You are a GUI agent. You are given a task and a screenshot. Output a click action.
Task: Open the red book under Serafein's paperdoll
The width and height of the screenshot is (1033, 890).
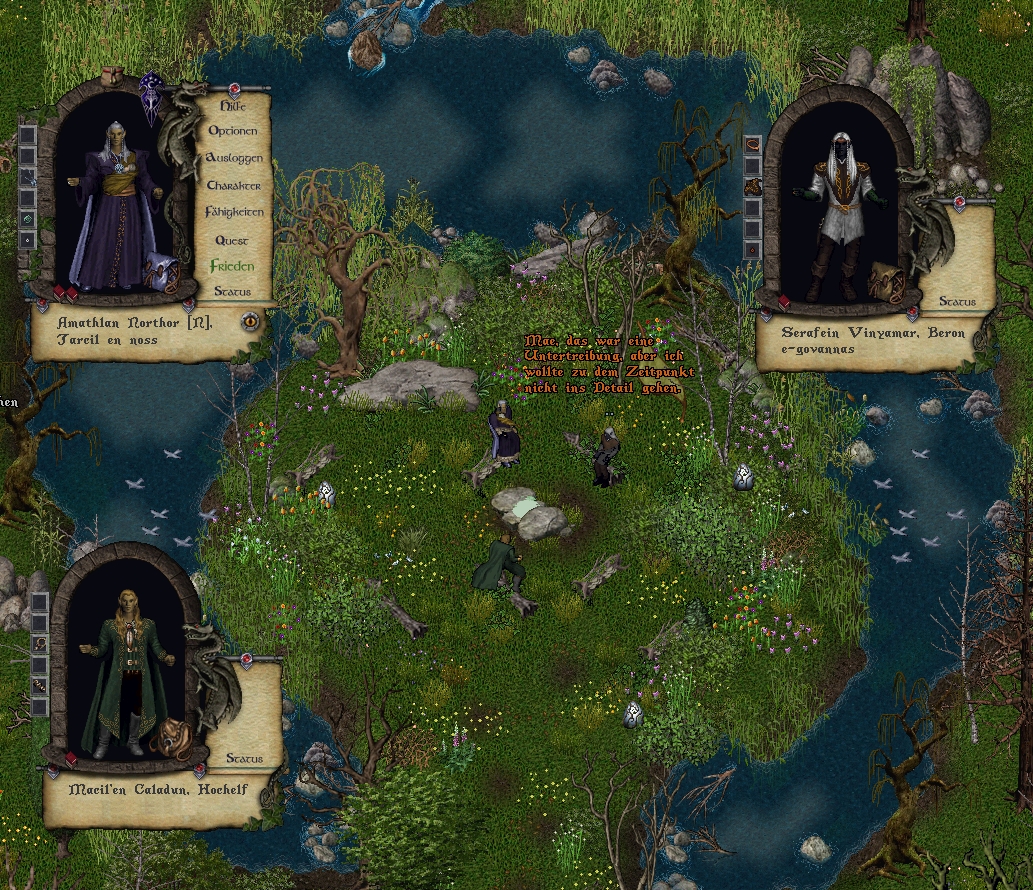(784, 302)
